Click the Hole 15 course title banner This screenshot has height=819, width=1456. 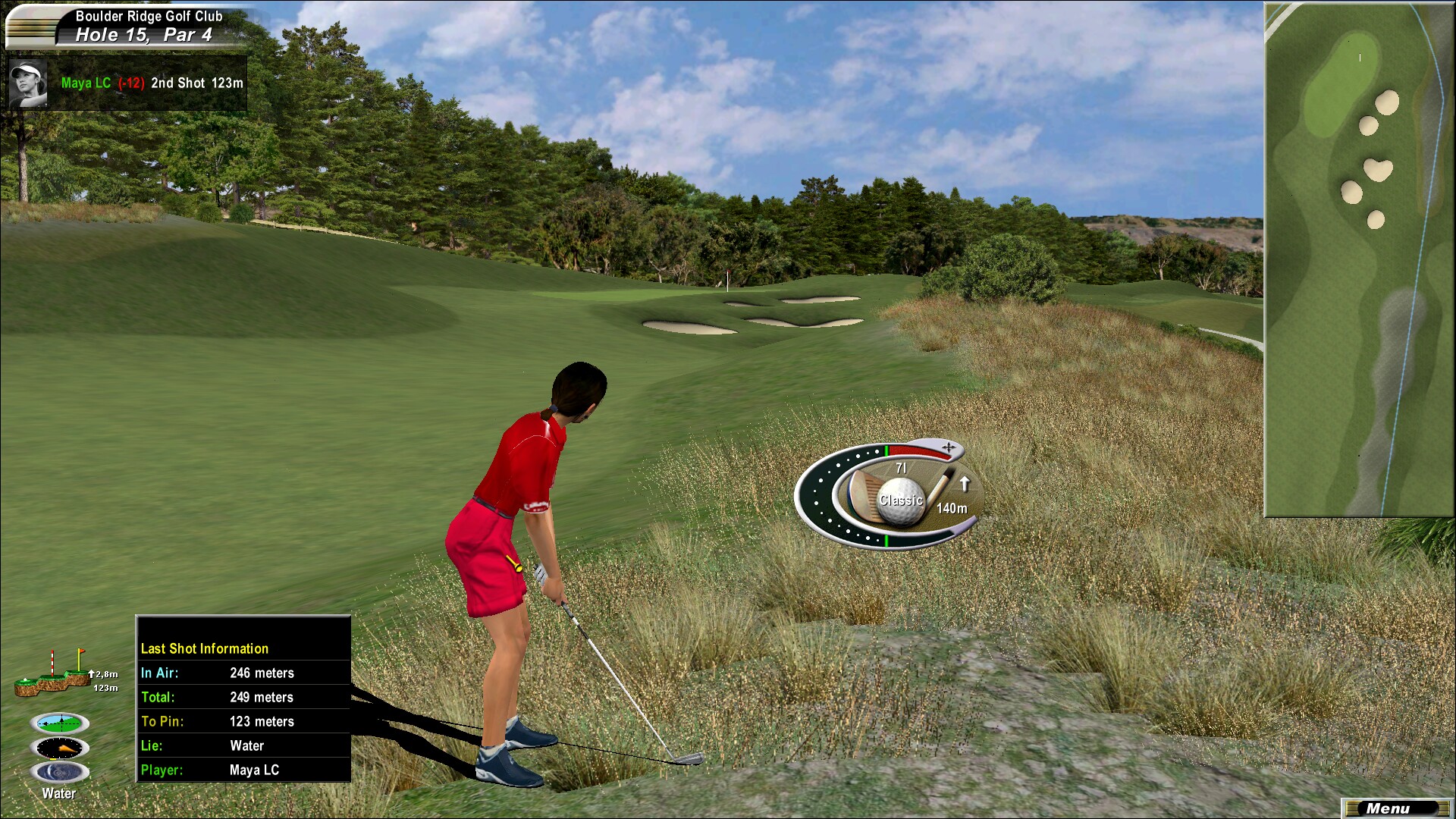136,27
